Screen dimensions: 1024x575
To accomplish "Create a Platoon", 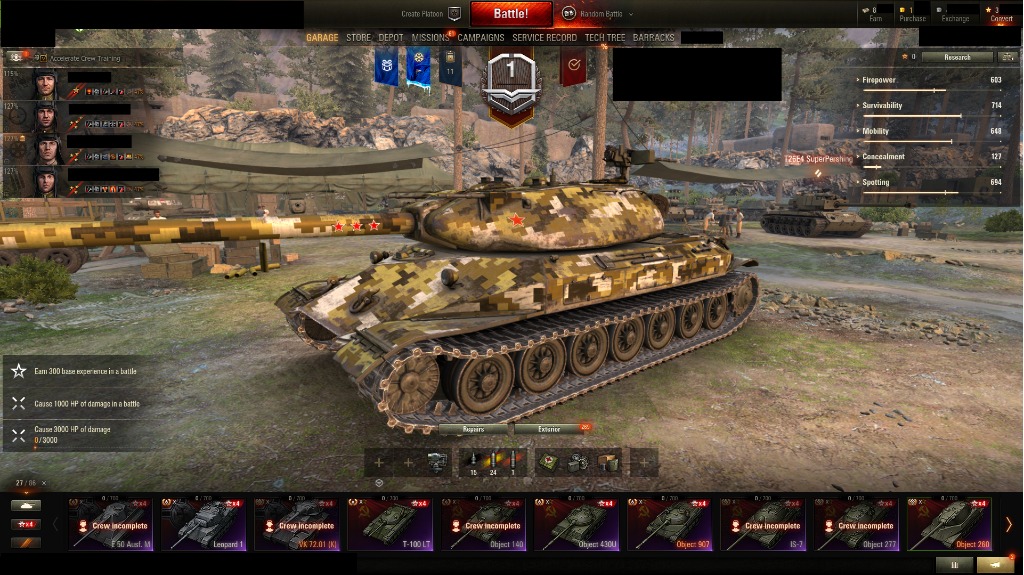I will tap(430, 14).
